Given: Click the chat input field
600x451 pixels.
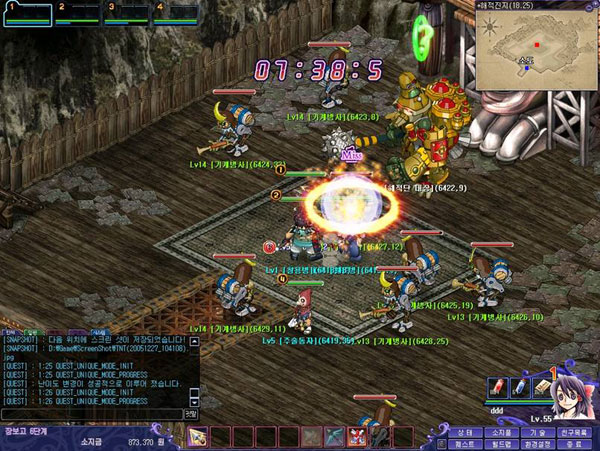Looking at the screenshot, I should click(90, 413).
